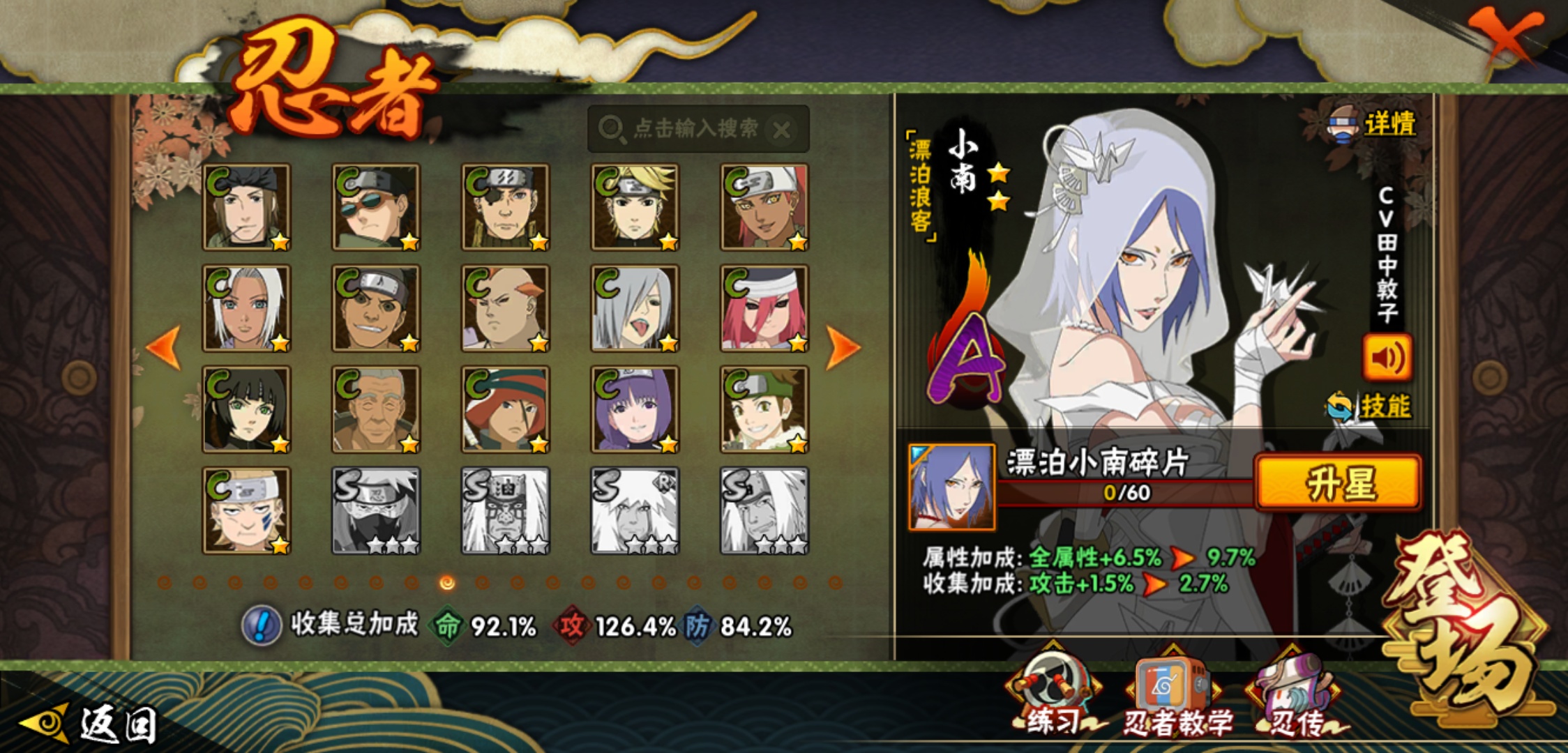Select the red-haired ninja with white cap
Viewport: 1568px width, 753px height.
(x=764, y=308)
